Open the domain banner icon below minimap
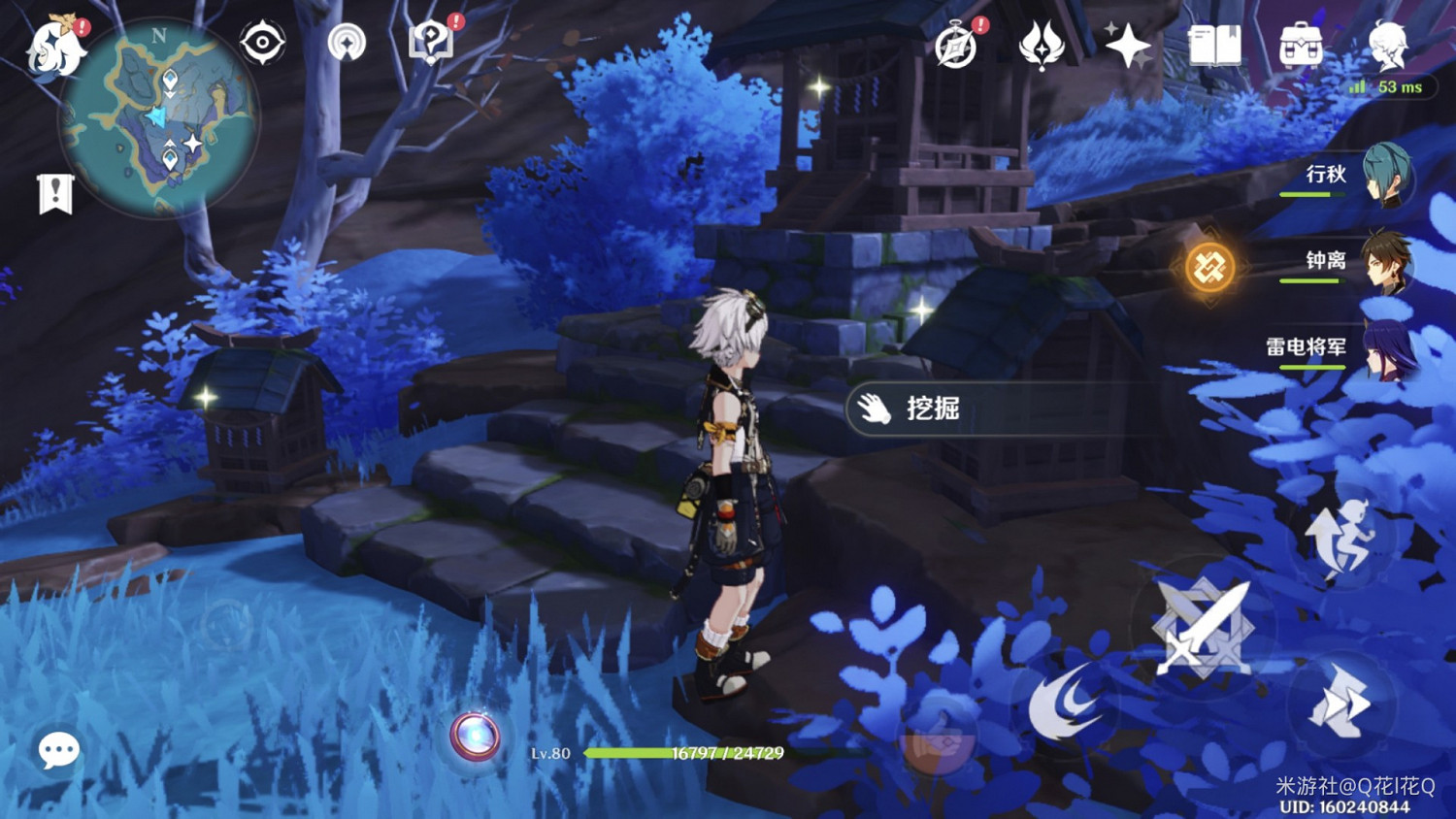The image size is (1456, 819). tap(56, 191)
